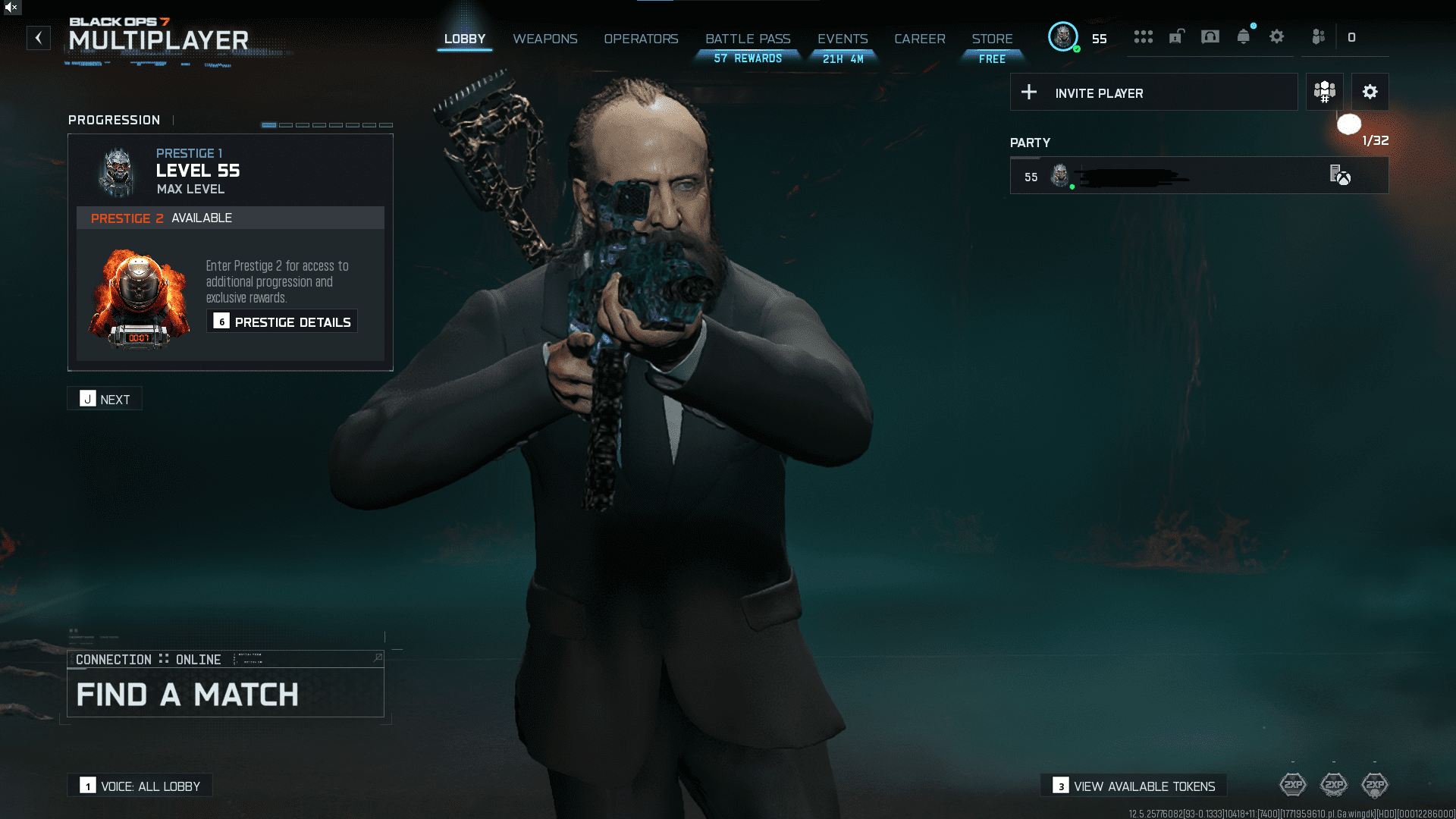Open the notifications bell
Viewport: 1456px width, 819px height.
(x=1244, y=36)
